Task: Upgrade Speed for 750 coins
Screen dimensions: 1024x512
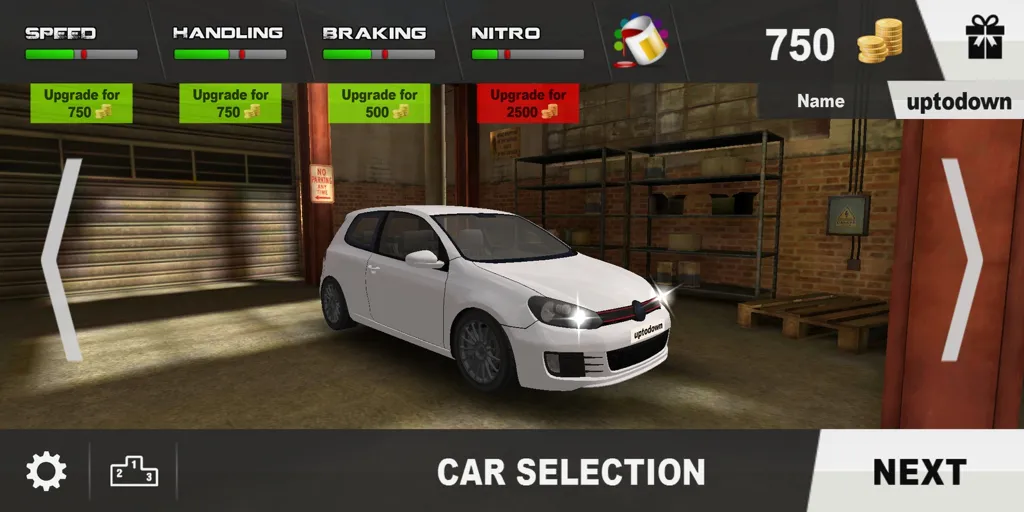Action: point(81,104)
